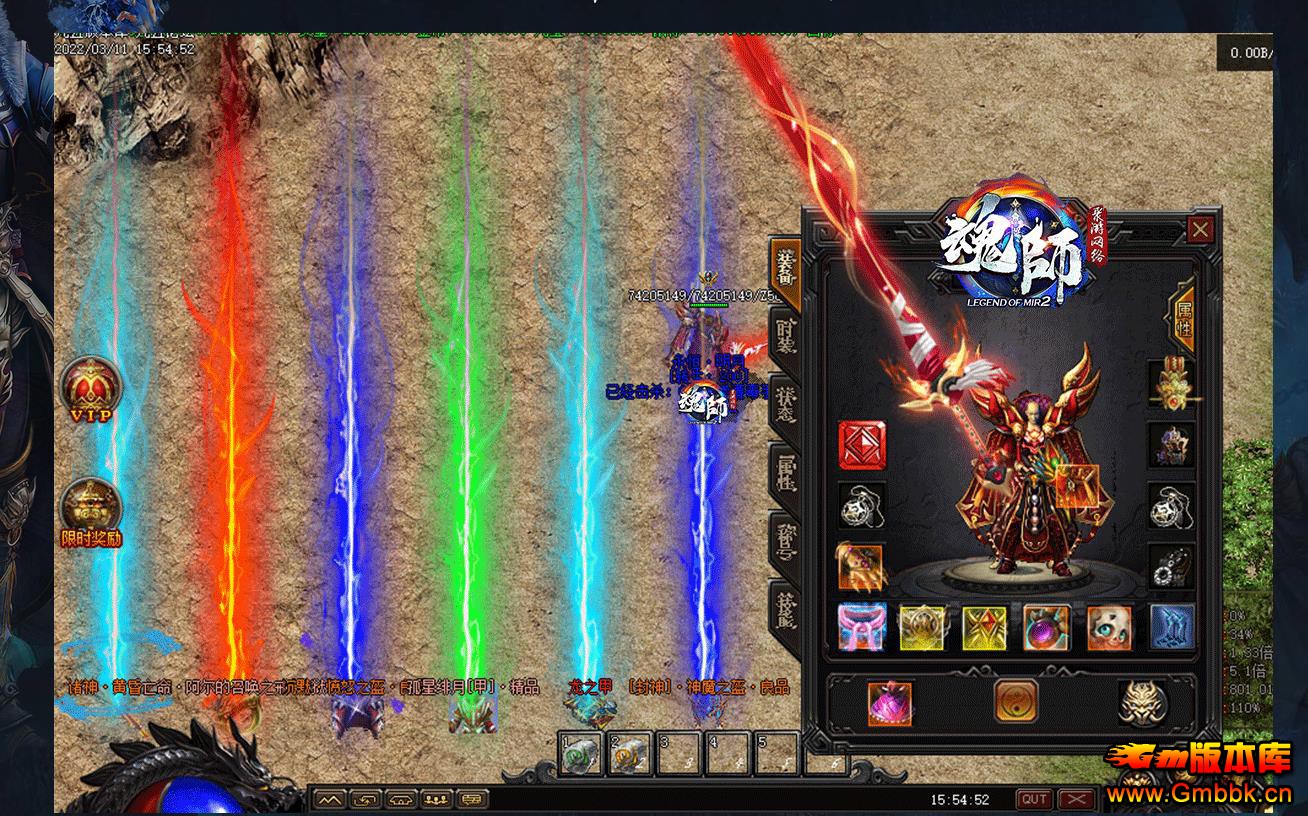Select the skull equipment slot
The height and width of the screenshot is (816, 1308).
click(x=1108, y=627)
